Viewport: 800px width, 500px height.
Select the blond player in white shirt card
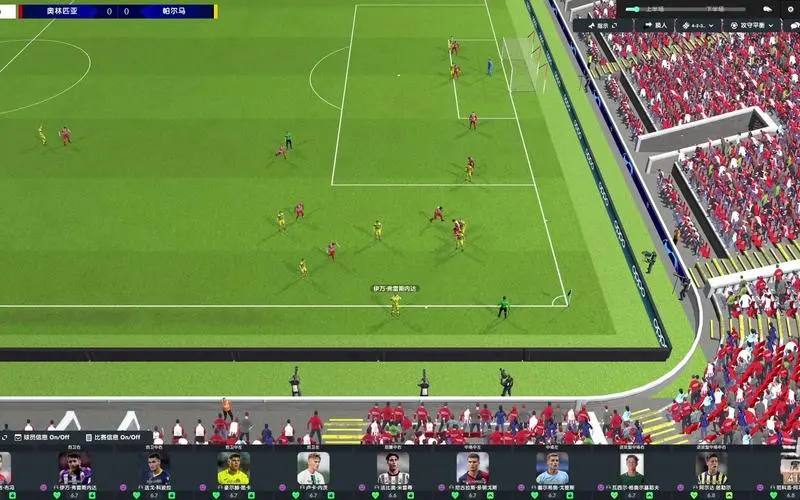click(x=313, y=469)
